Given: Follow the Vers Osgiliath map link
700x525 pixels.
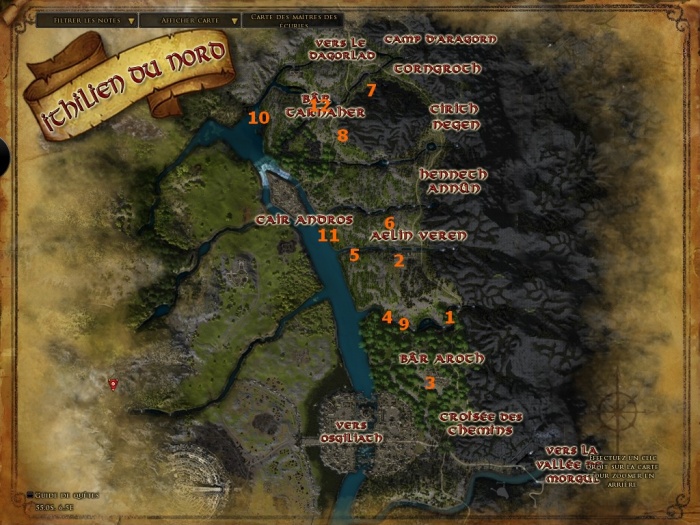Looking at the screenshot, I should [359, 431].
